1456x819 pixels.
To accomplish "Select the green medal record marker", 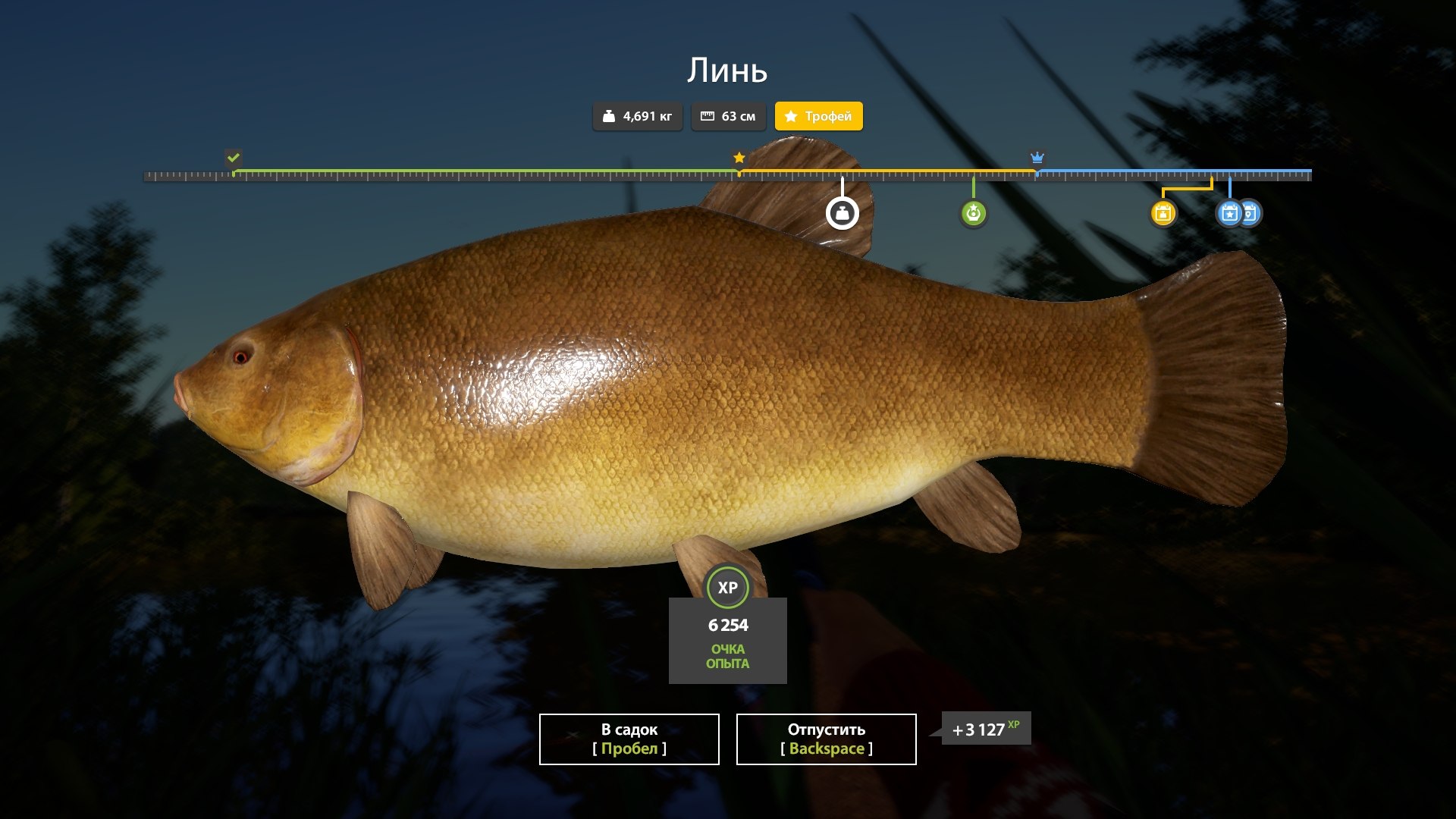I will (973, 213).
